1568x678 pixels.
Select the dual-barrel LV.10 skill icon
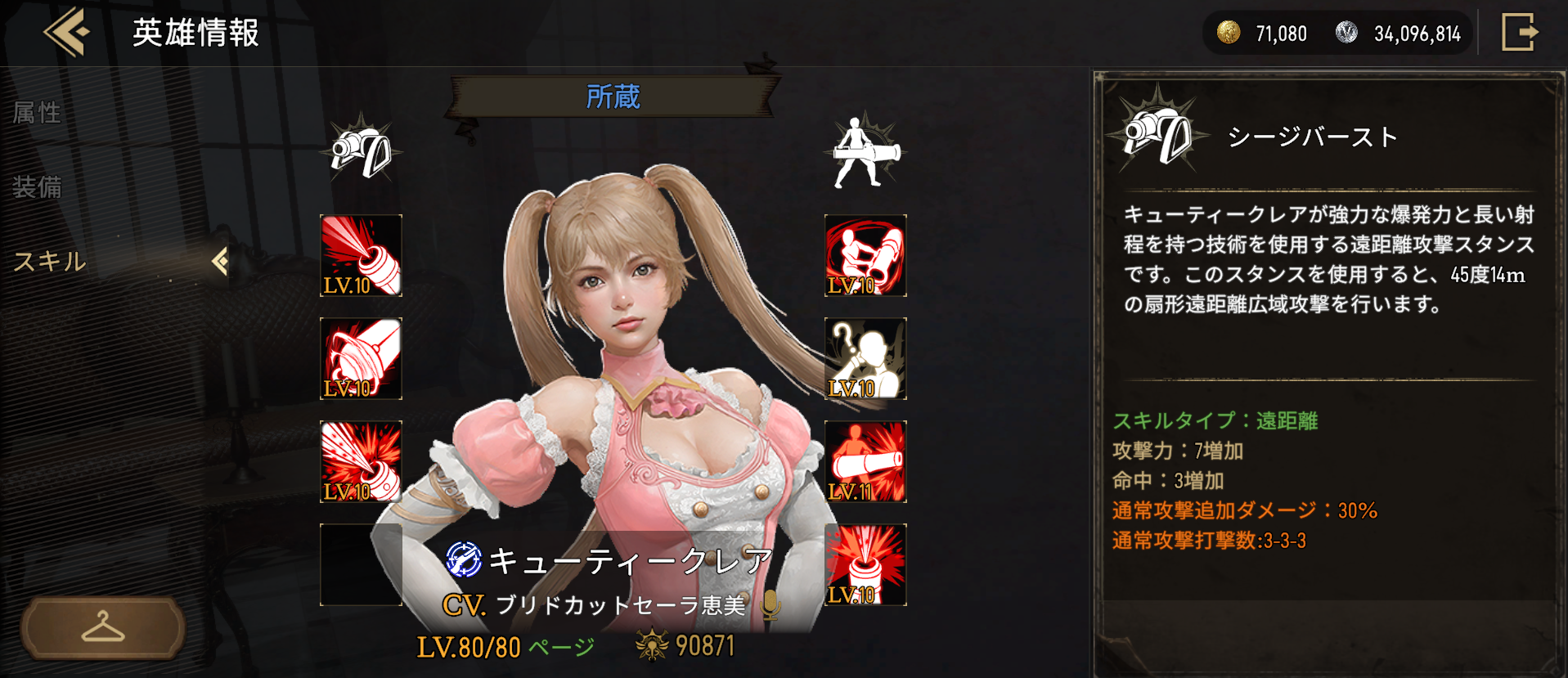click(864, 256)
